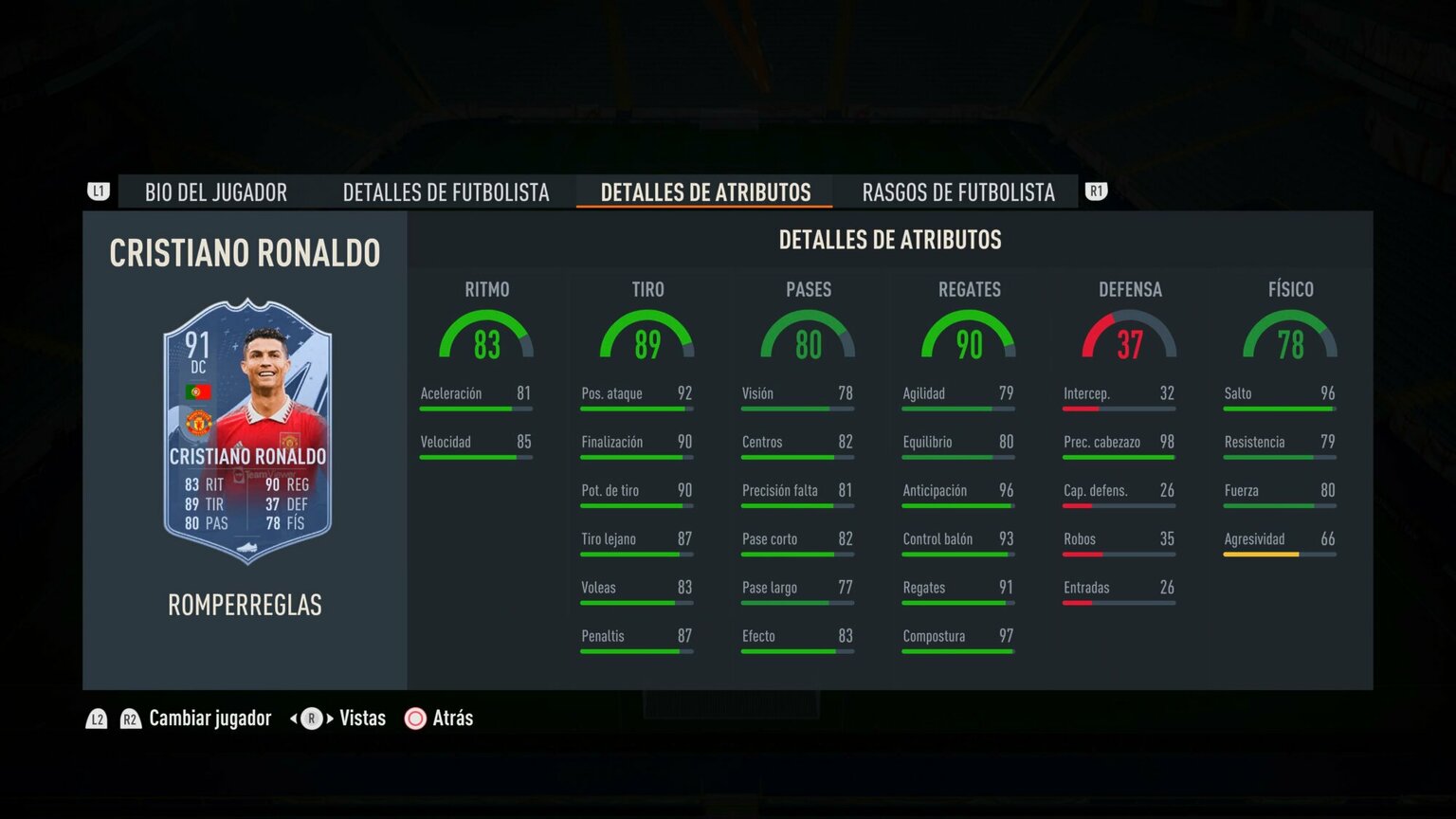The height and width of the screenshot is (819, 1456).
Task: Click the ROMPERREGLAS label under the card
Action: (x=245, y=605)
